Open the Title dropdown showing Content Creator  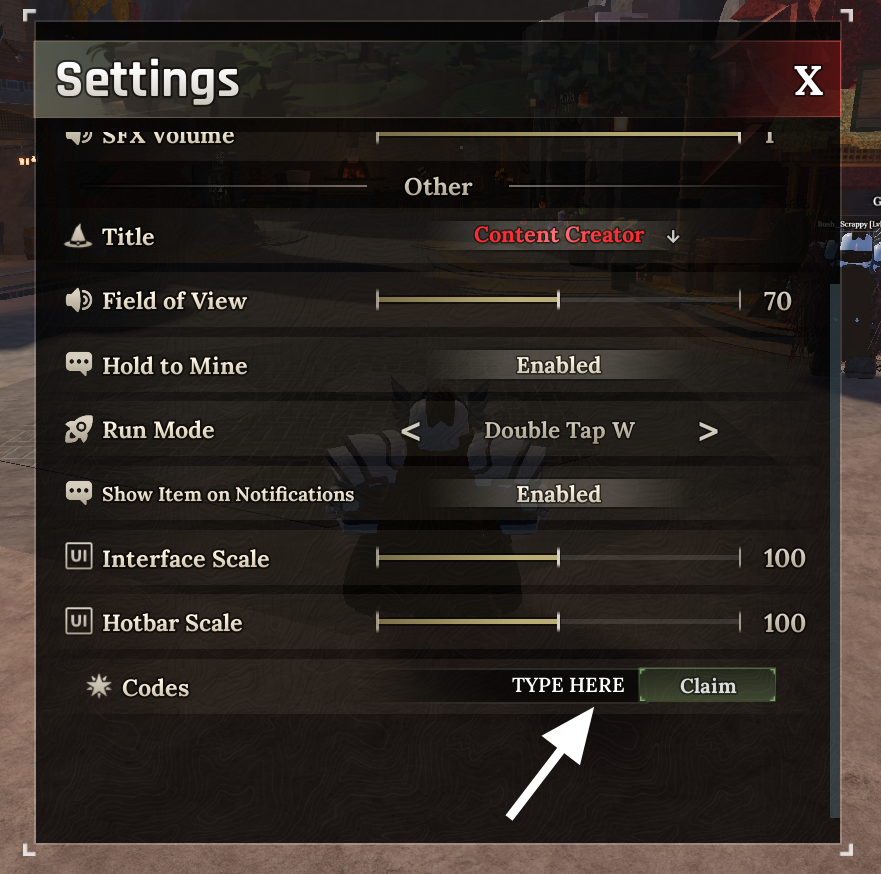tap(575, 236)
